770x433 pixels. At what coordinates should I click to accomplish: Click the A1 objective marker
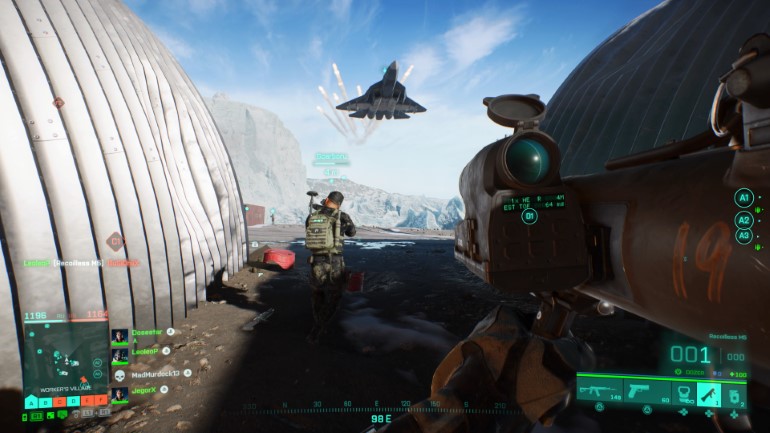tap(743, 198)
